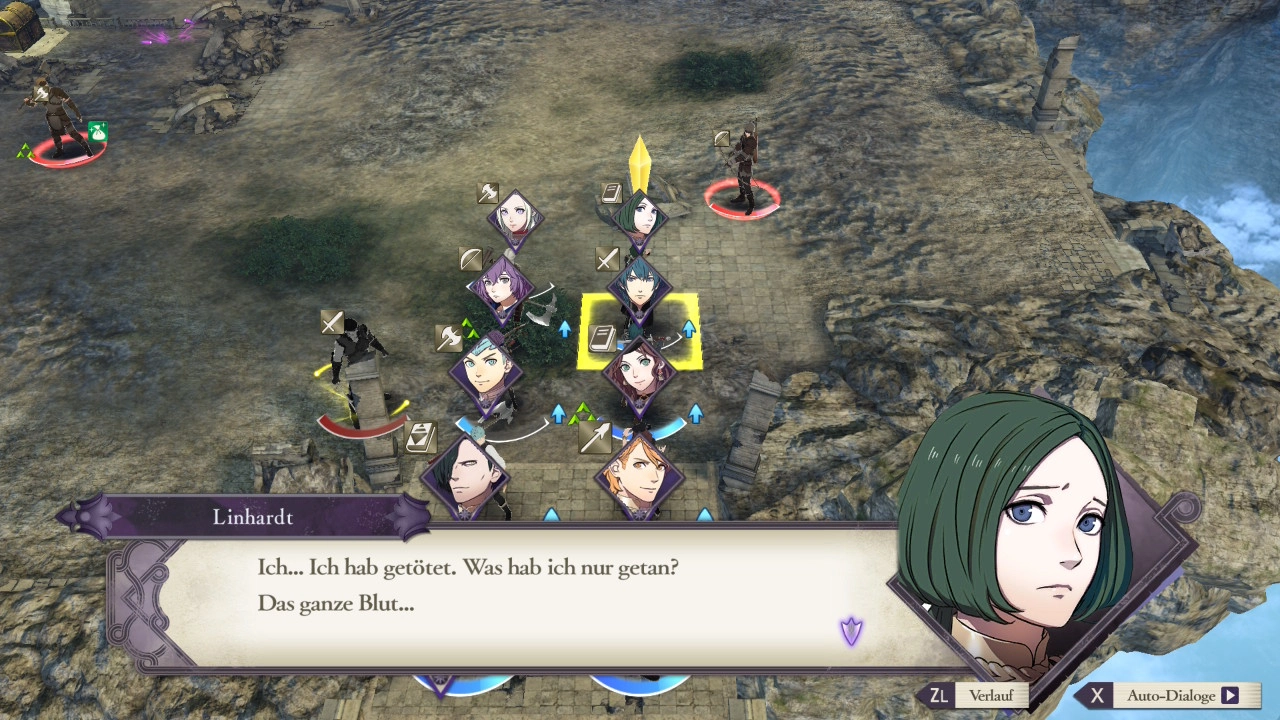Select the white-haired axe unit portrait
Viewport: 1280px width, 720px height.
(516, 220)
